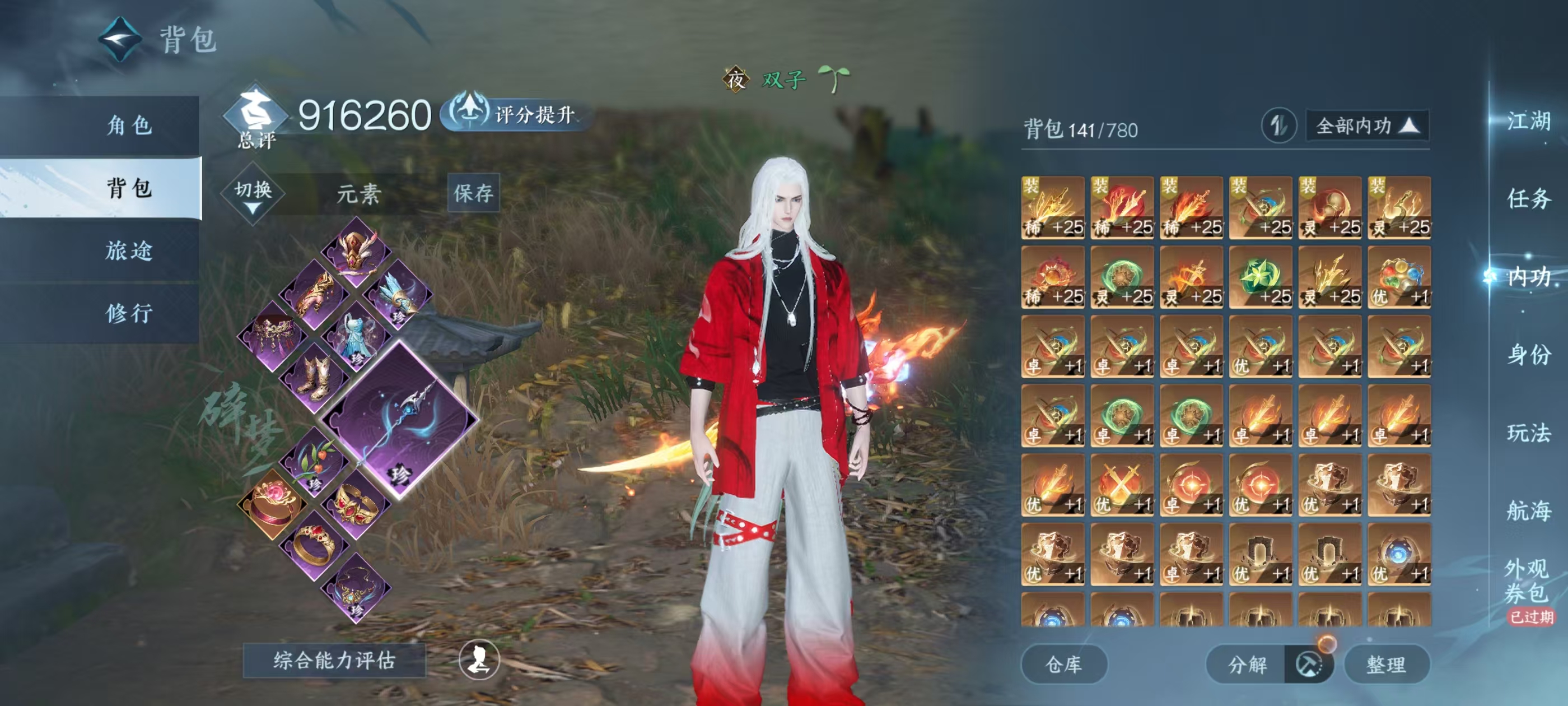
Task: Switch to the 任务 quest category
Action: coord(1528,198)
